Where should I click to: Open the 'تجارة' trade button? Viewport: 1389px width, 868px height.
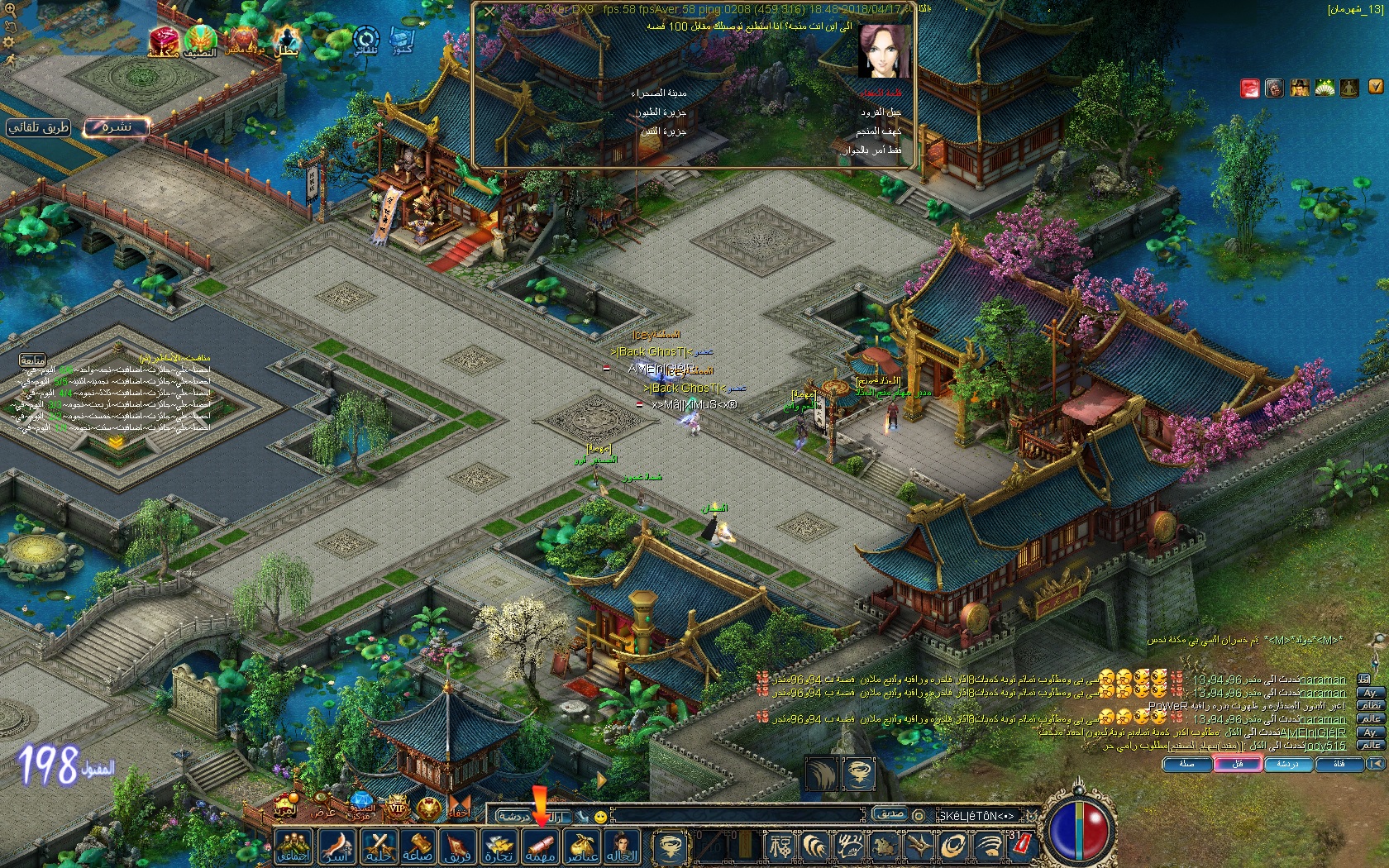click(x=499, y=847)
